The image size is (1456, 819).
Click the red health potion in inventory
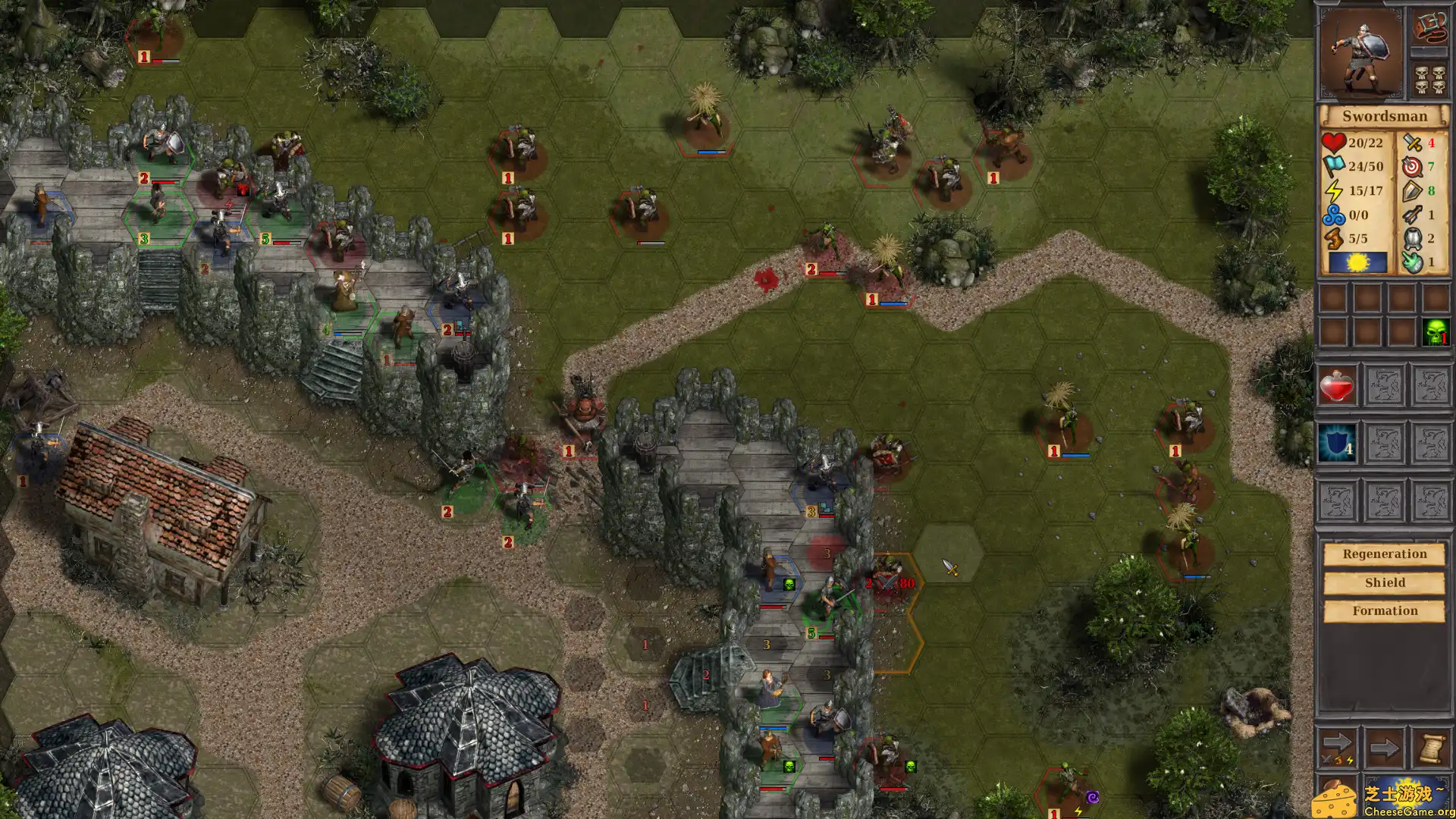coord(1338,385)
